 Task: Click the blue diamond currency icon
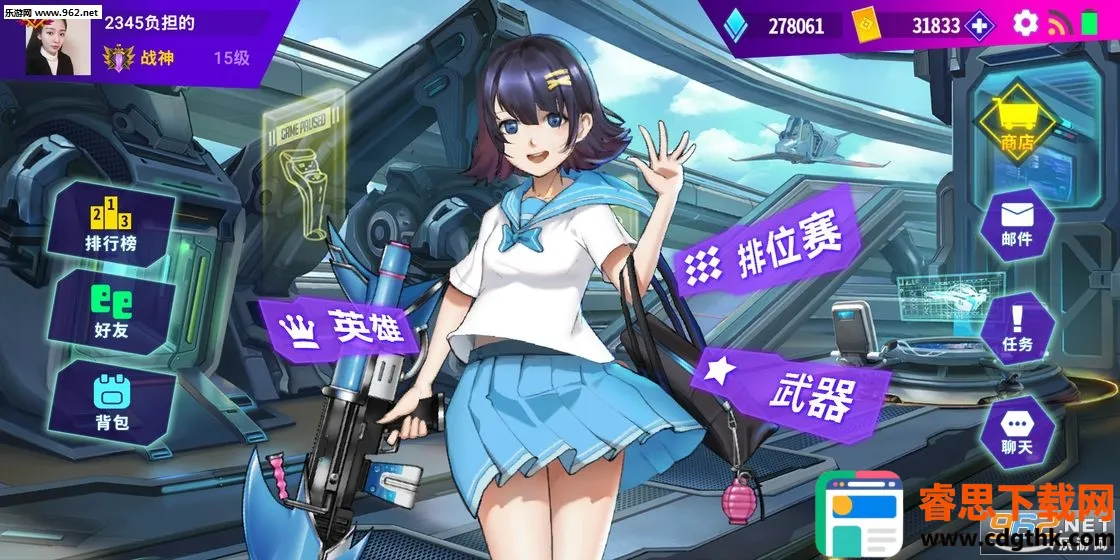[735, 25]
